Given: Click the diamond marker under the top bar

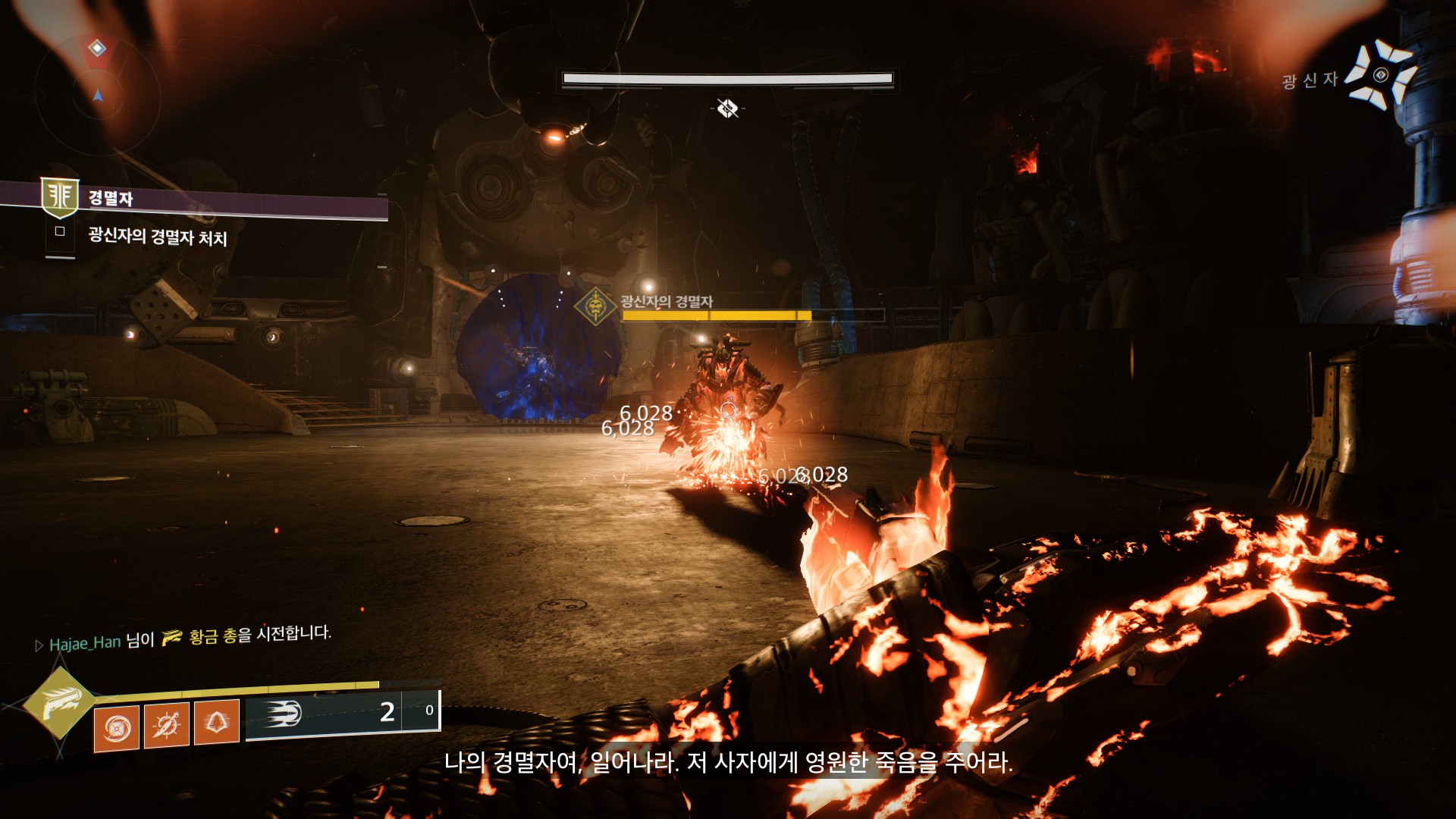Looking at the screenshot, I should pyautogui.click(x=728, y=108).
